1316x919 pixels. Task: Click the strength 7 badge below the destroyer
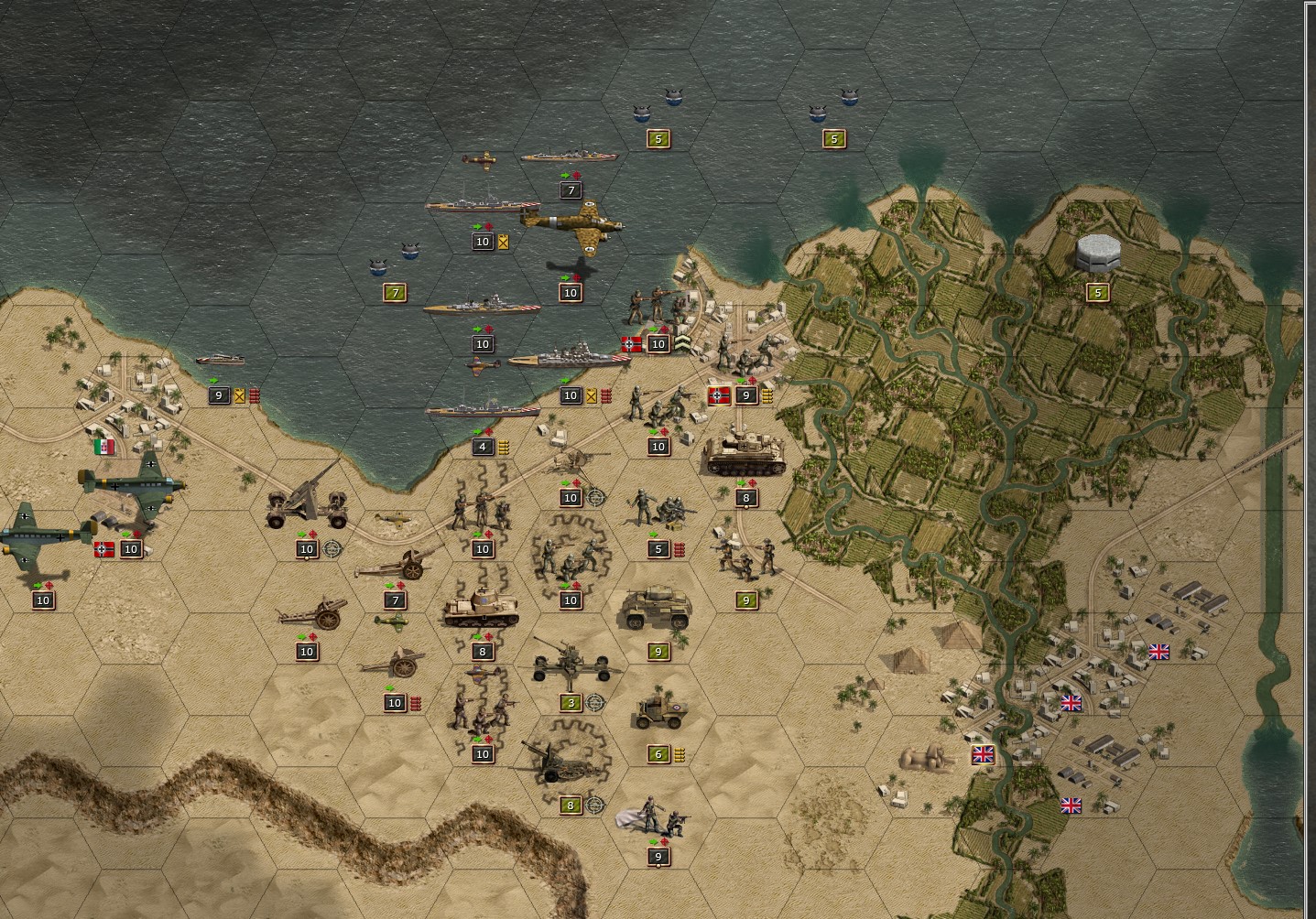(x=571, y=189)
